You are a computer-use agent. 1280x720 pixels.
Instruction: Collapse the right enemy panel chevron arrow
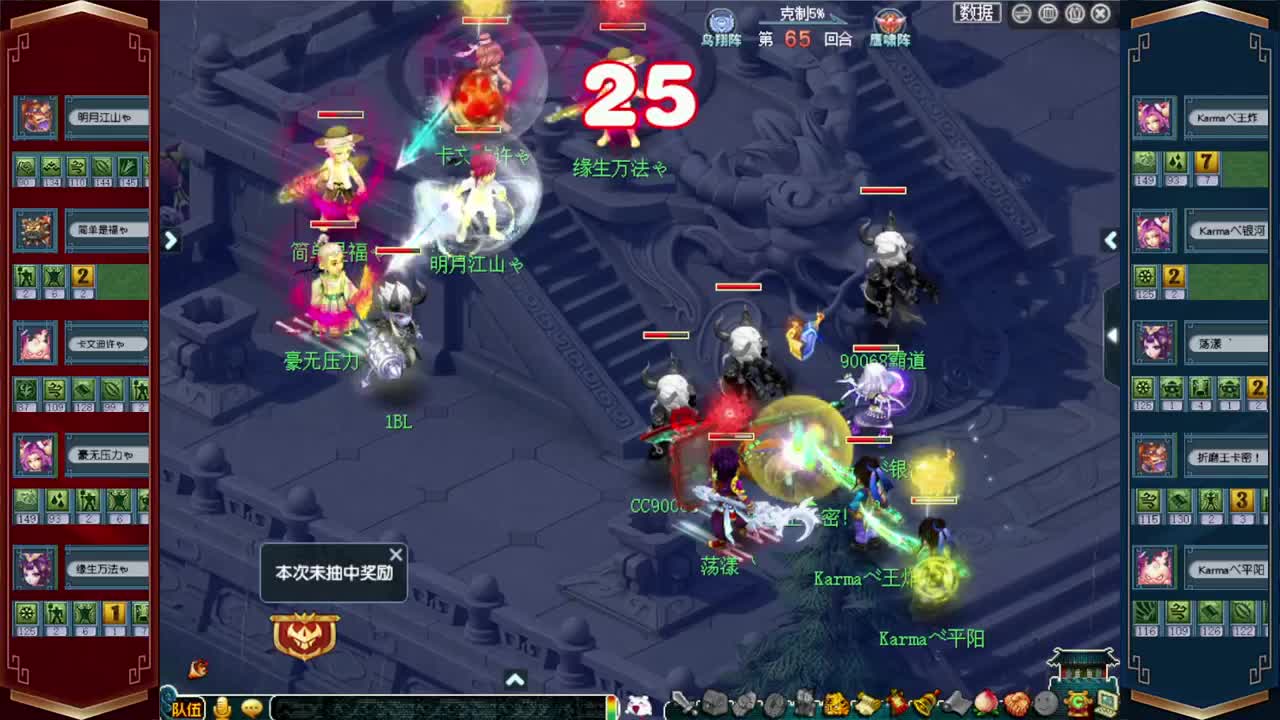1111,240
